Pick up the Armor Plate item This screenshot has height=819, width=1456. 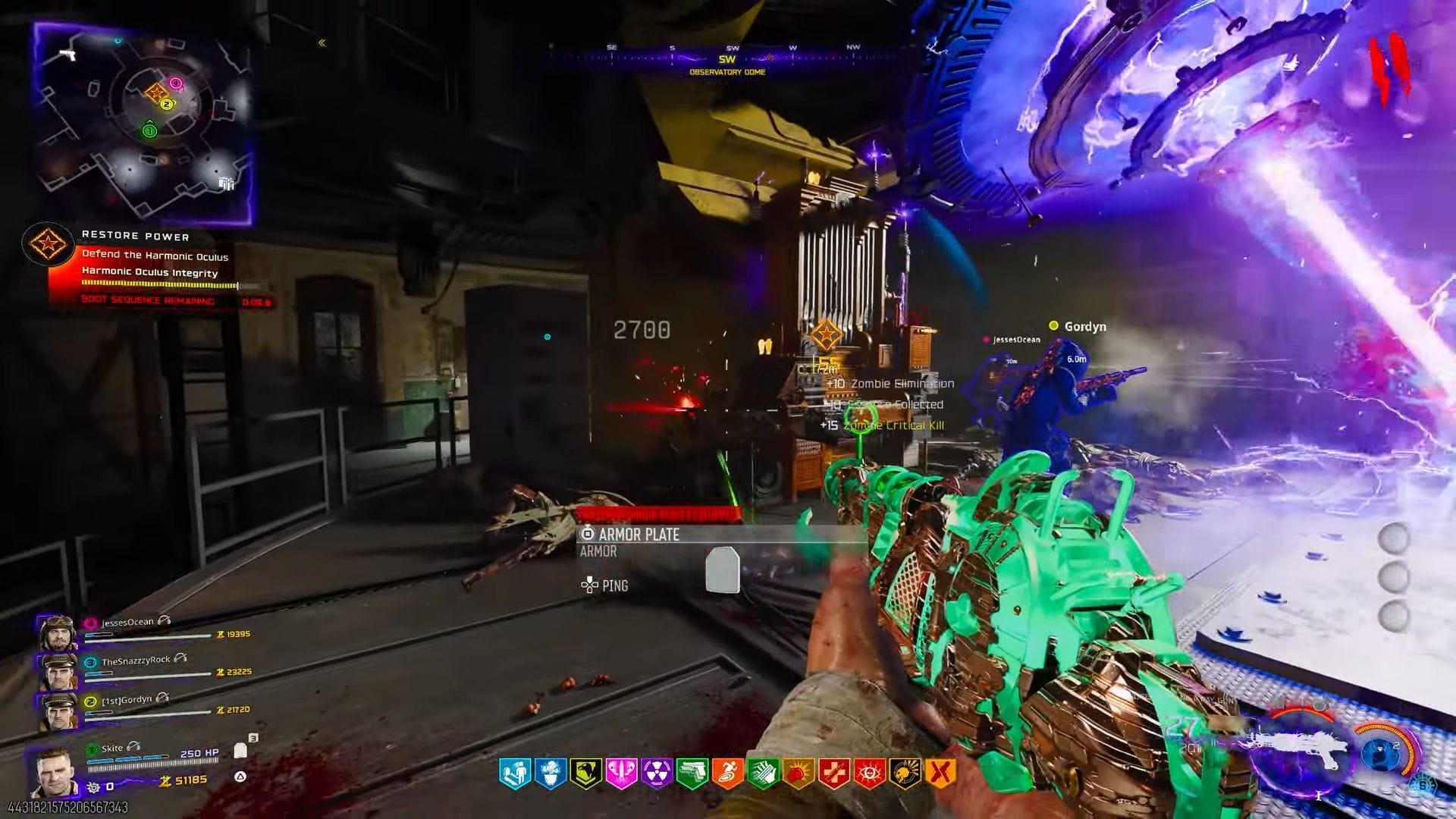click(641, 535)
